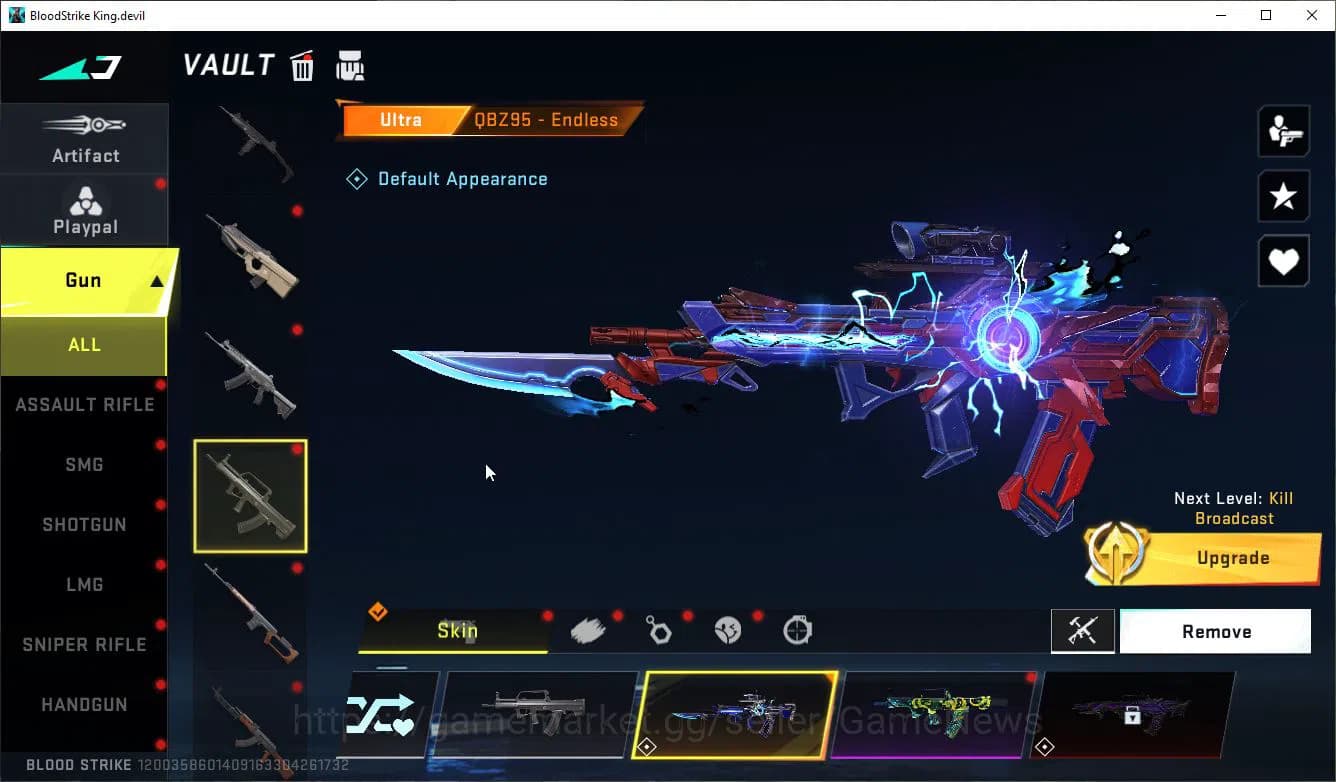Click the crossed rifles inspect icon
1336x782 pixels.
(x=1083, y=631)
